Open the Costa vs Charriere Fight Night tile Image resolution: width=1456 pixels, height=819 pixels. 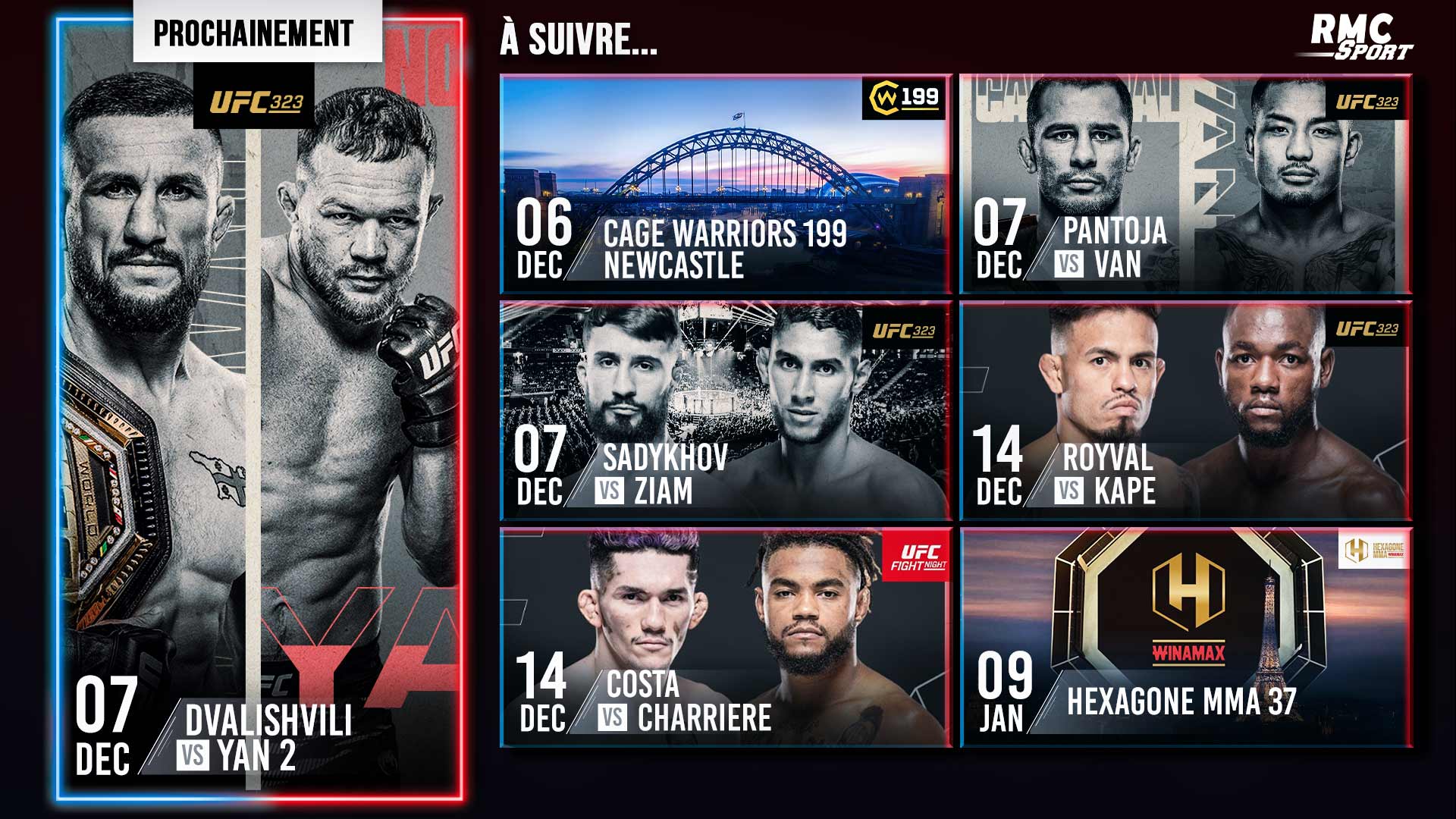pos(726,637)
